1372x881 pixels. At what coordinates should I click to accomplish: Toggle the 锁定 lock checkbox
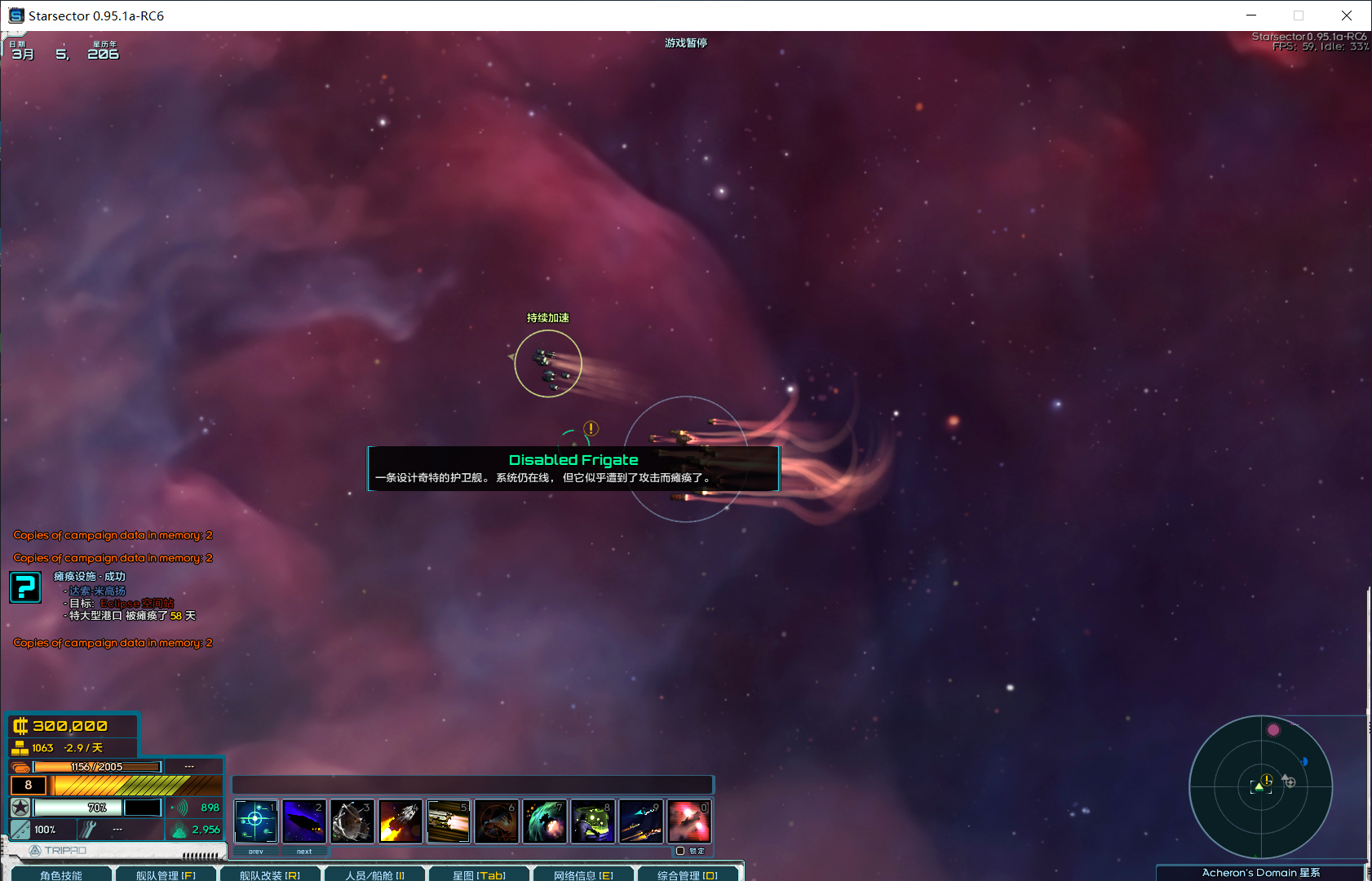[x=680, y=851]
